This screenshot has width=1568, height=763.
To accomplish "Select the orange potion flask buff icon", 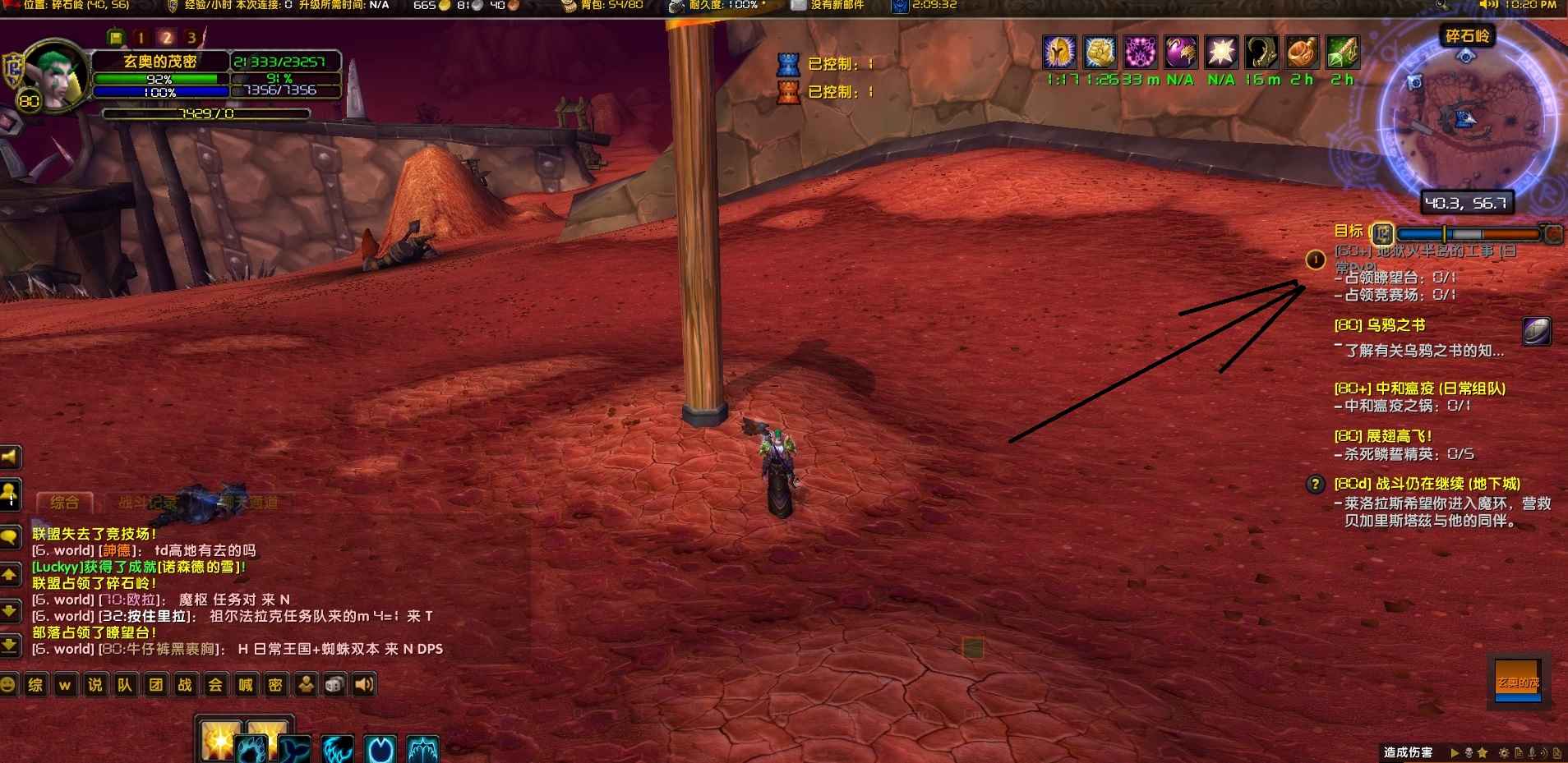I will click(x=1301, y=53).
